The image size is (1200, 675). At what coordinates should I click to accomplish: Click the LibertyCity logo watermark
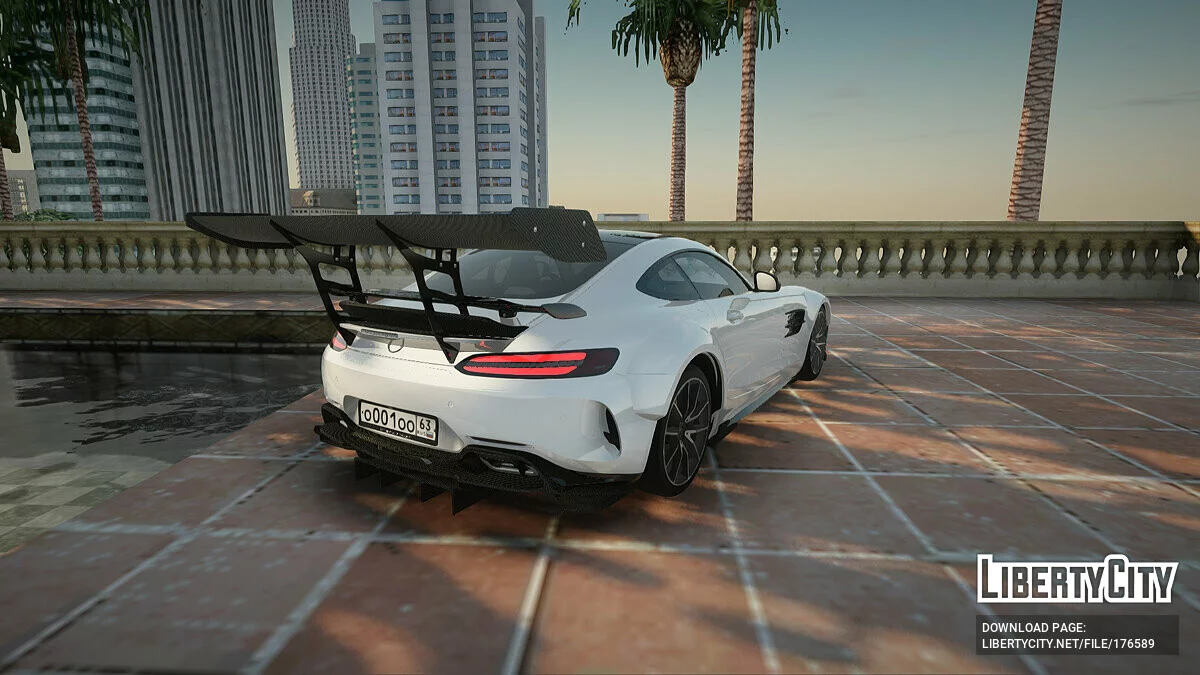pyautogui.click(x=1077, y=579)
